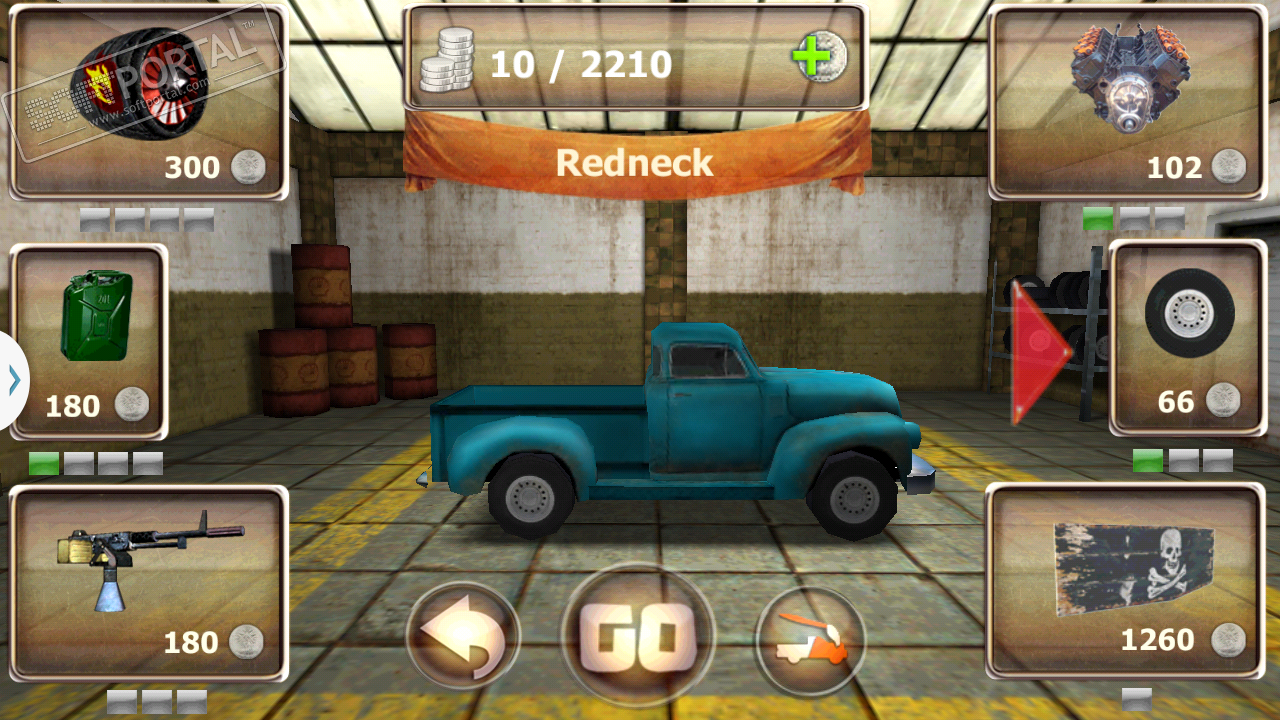This screenshot has width=1280, height=720.
Task: Purchase the green jerry can fuel upgrade
Action: pyautogui.click(x=89, y=341)
